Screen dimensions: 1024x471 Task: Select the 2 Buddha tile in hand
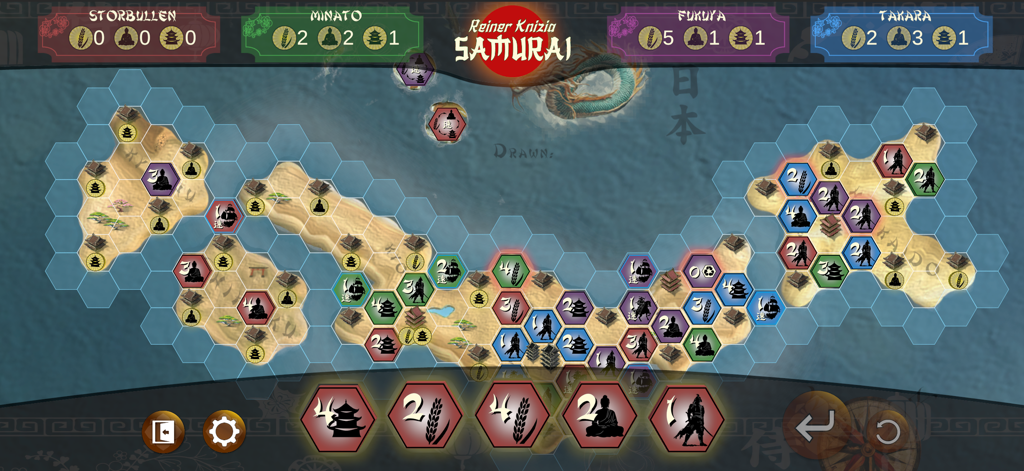[599, 416]
